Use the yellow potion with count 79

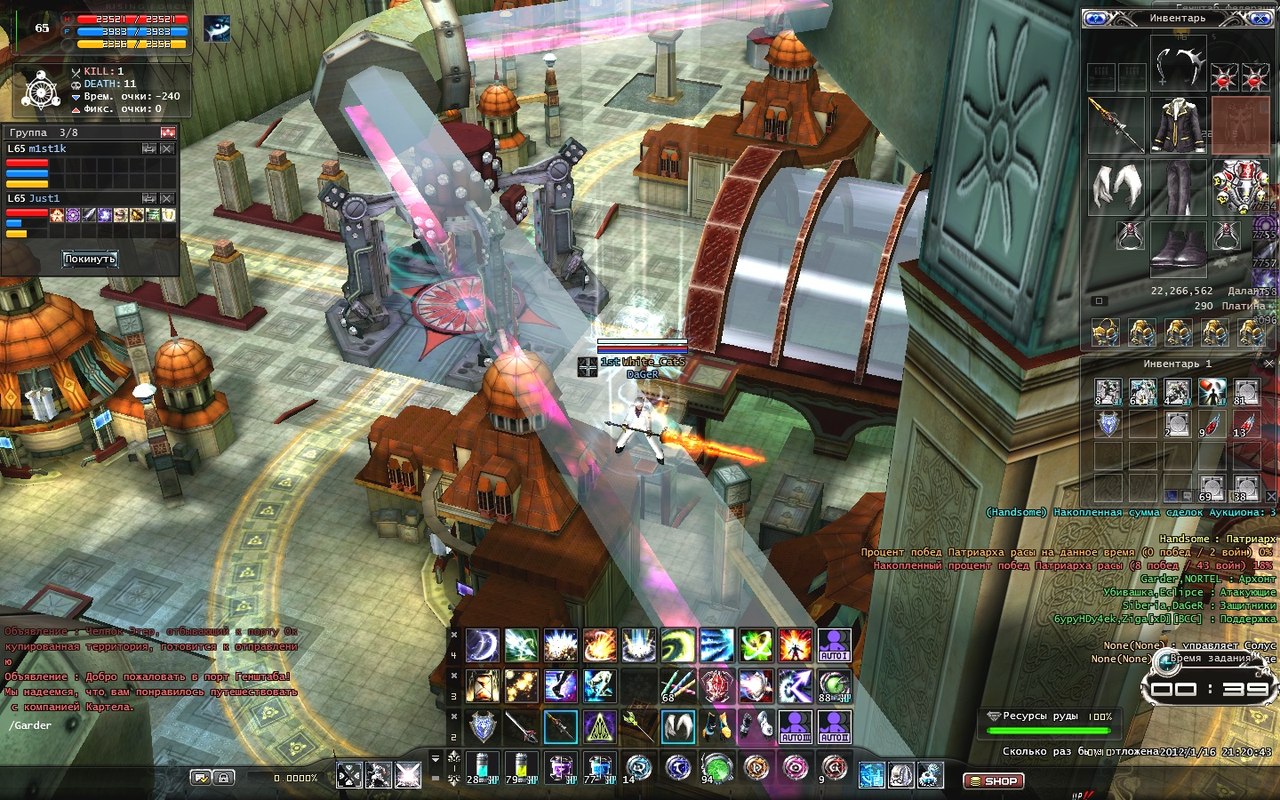(521, 769)
